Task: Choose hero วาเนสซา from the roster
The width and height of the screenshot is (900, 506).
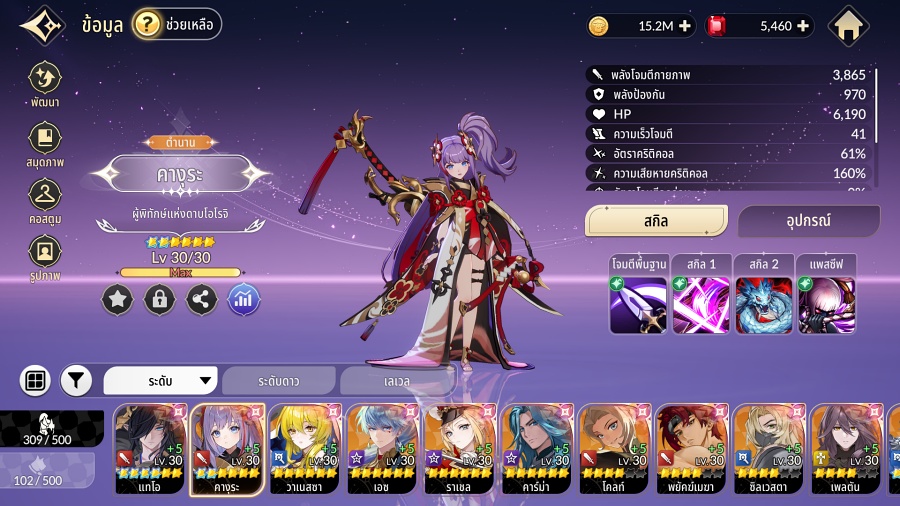Action: (x=305, y=449)
